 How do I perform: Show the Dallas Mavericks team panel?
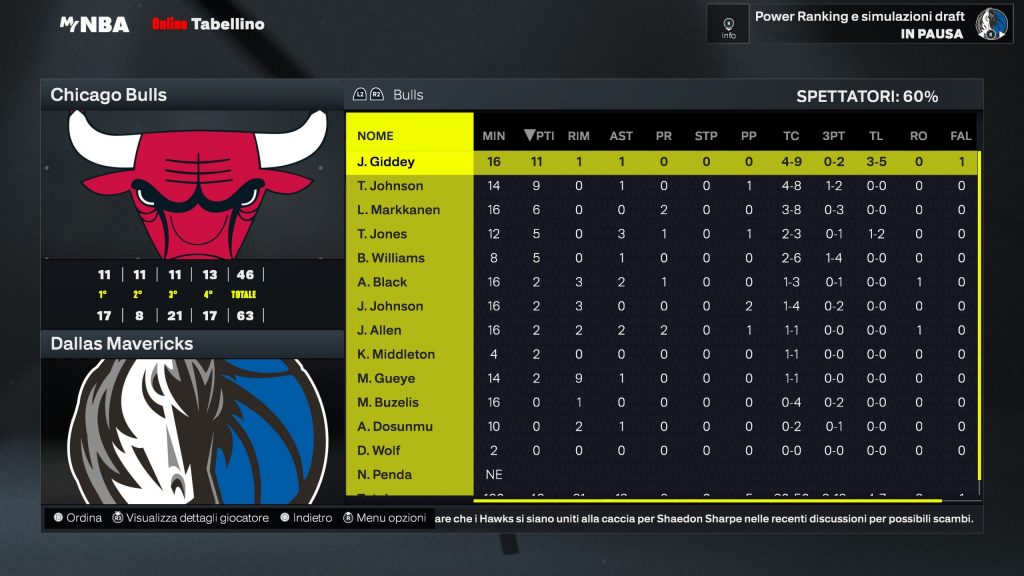(x=192, y=344)
